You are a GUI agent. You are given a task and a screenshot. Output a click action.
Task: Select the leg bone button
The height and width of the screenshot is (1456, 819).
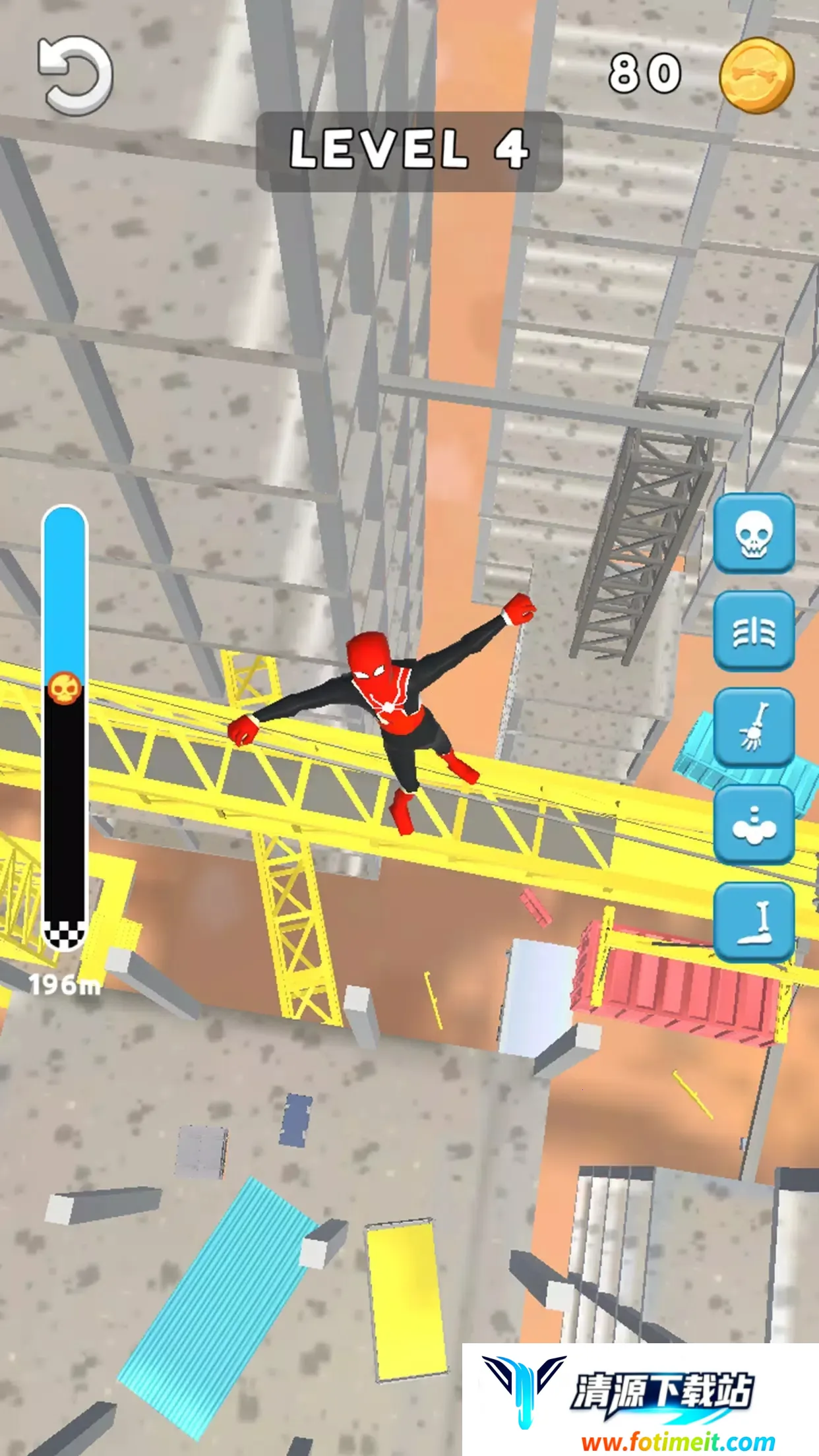[x=754, y=922]
